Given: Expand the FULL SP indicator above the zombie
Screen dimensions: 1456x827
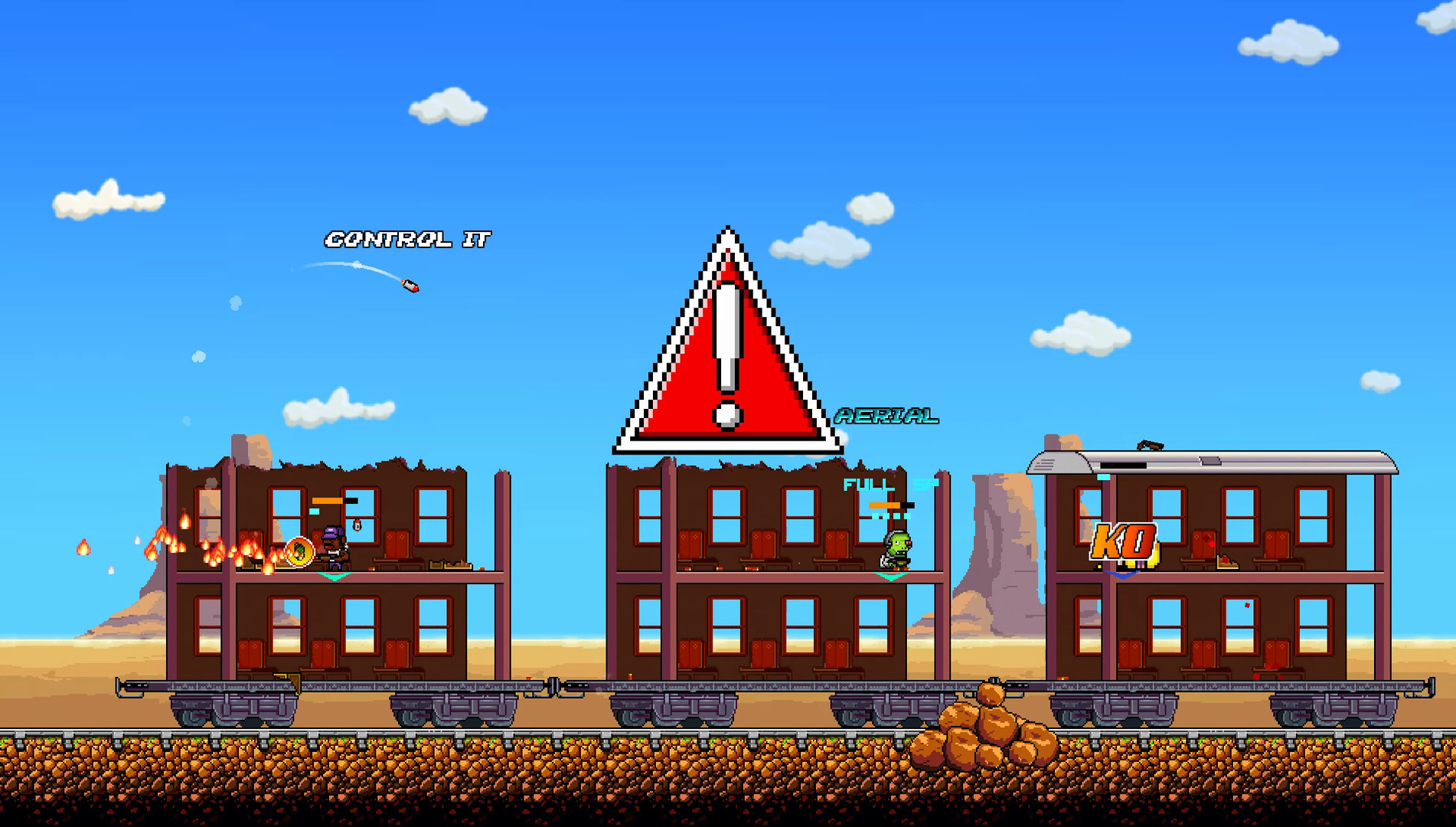Looking at the screenshot, I should coord(880,484).
